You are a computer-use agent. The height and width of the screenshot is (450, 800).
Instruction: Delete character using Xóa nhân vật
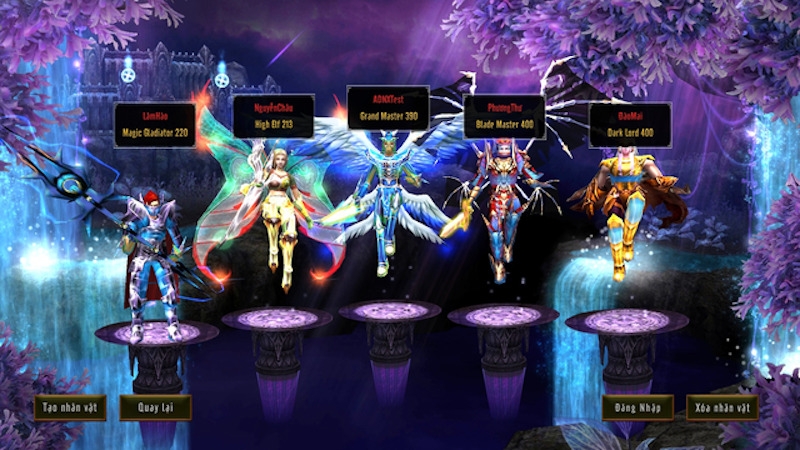[x=722, y=408]
